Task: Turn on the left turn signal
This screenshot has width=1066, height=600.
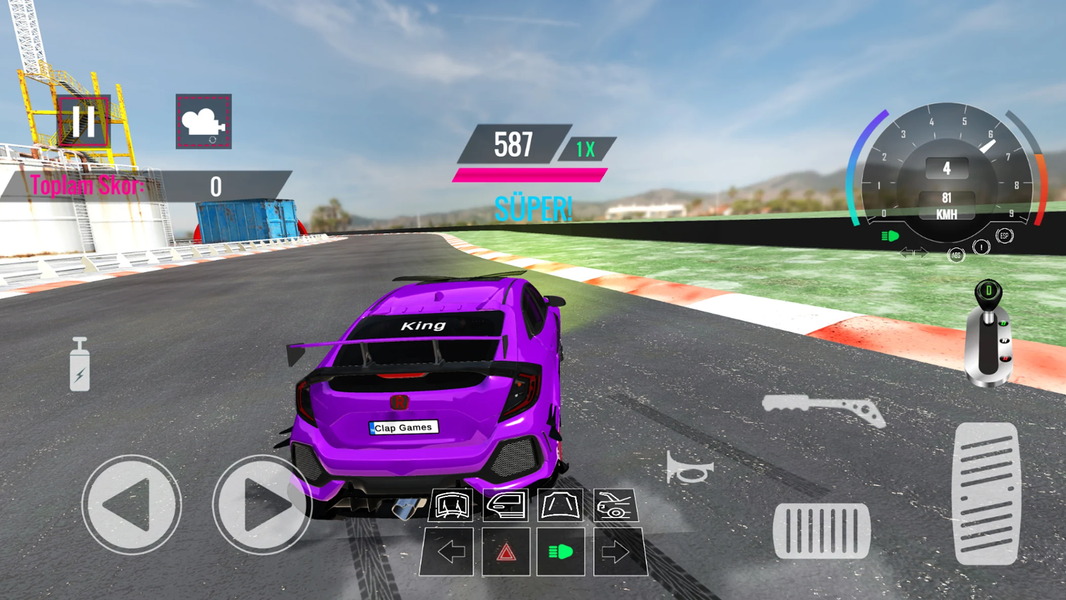Action: 451,552
